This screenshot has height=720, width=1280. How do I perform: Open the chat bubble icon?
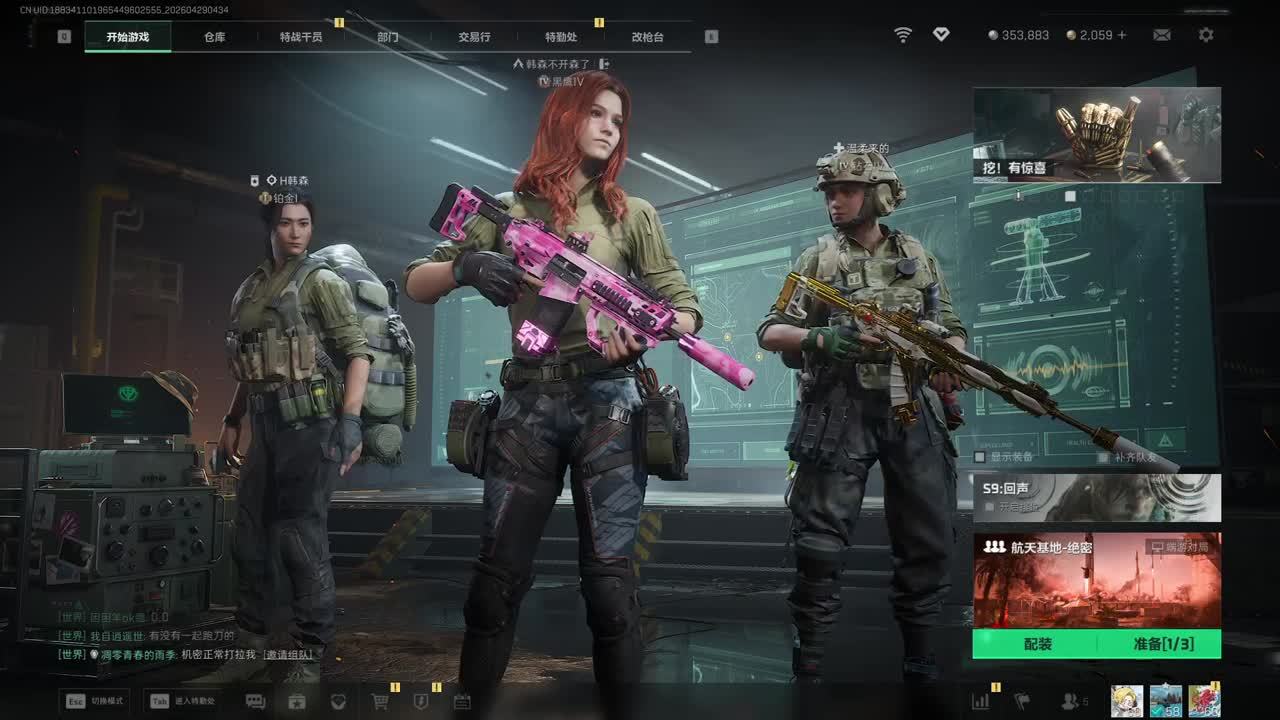click(x=255, y=701)
